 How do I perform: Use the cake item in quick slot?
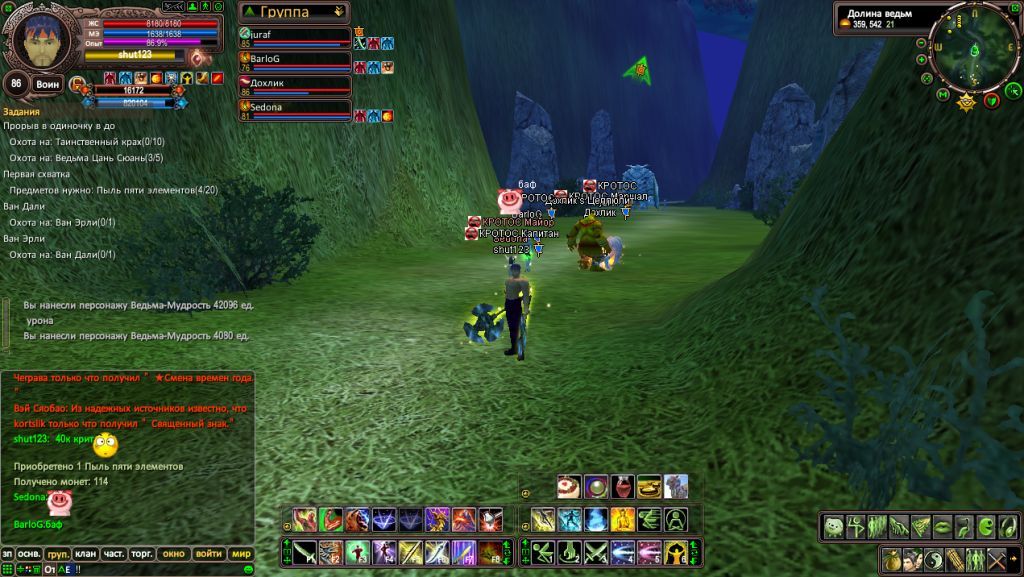[x=570, y=487]
